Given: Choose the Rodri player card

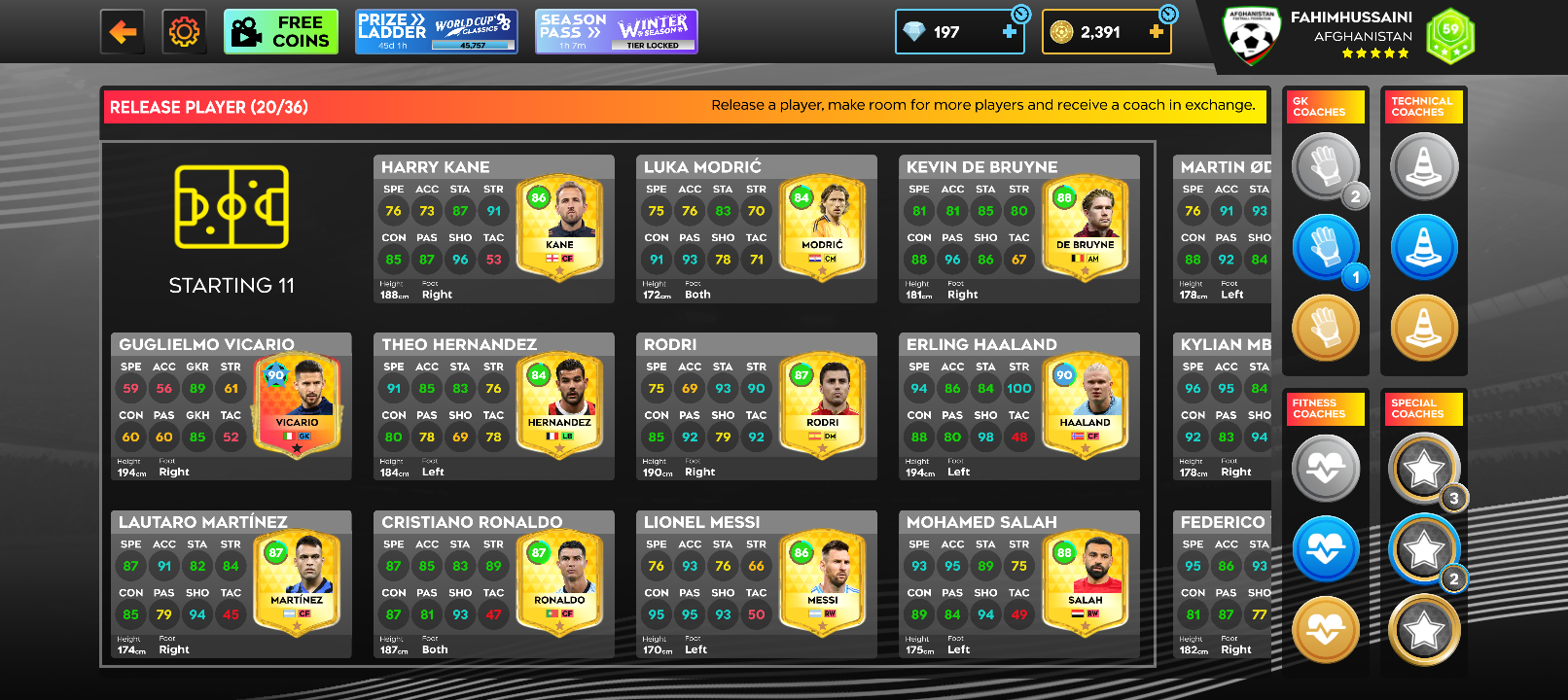Looking at the screenshot, I should pyautogui.click(x=757, y=406).
